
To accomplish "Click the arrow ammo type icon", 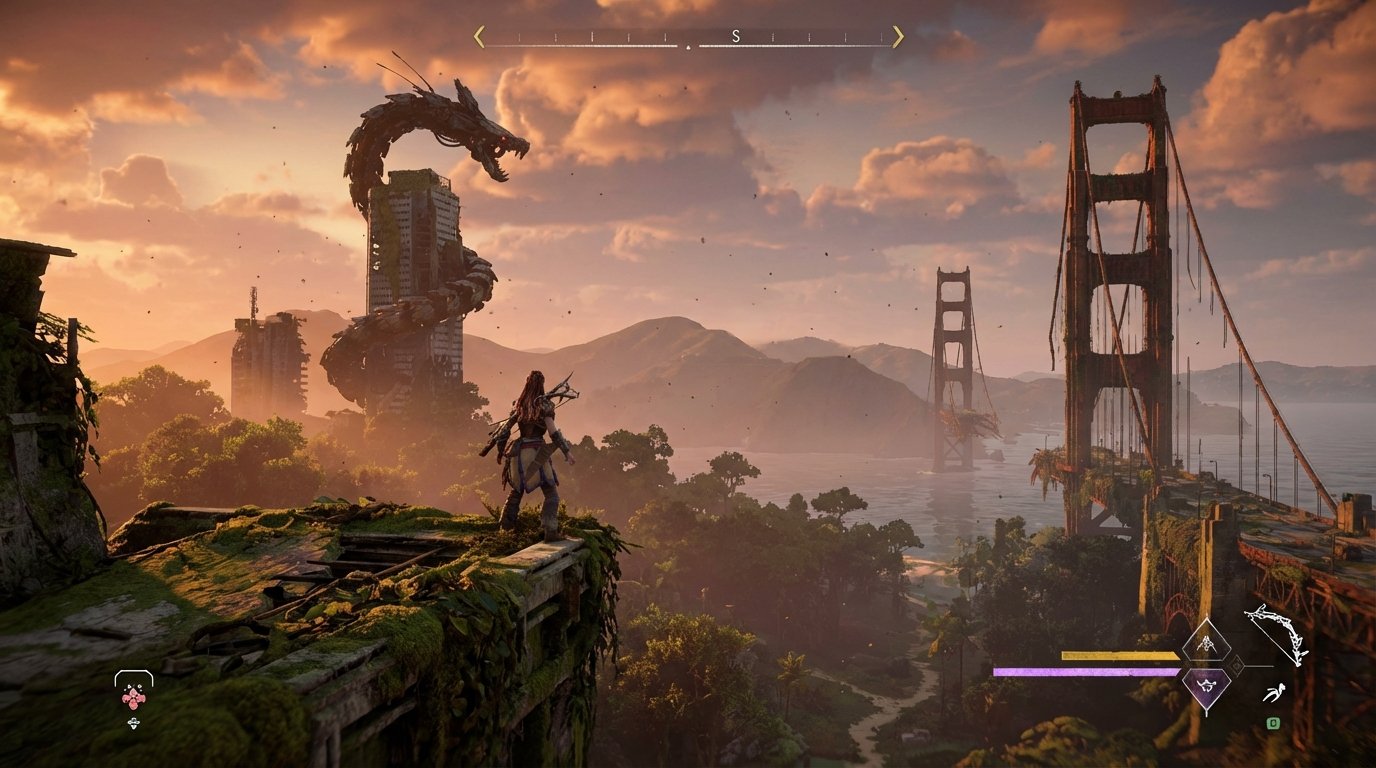I will (1274, 691).
